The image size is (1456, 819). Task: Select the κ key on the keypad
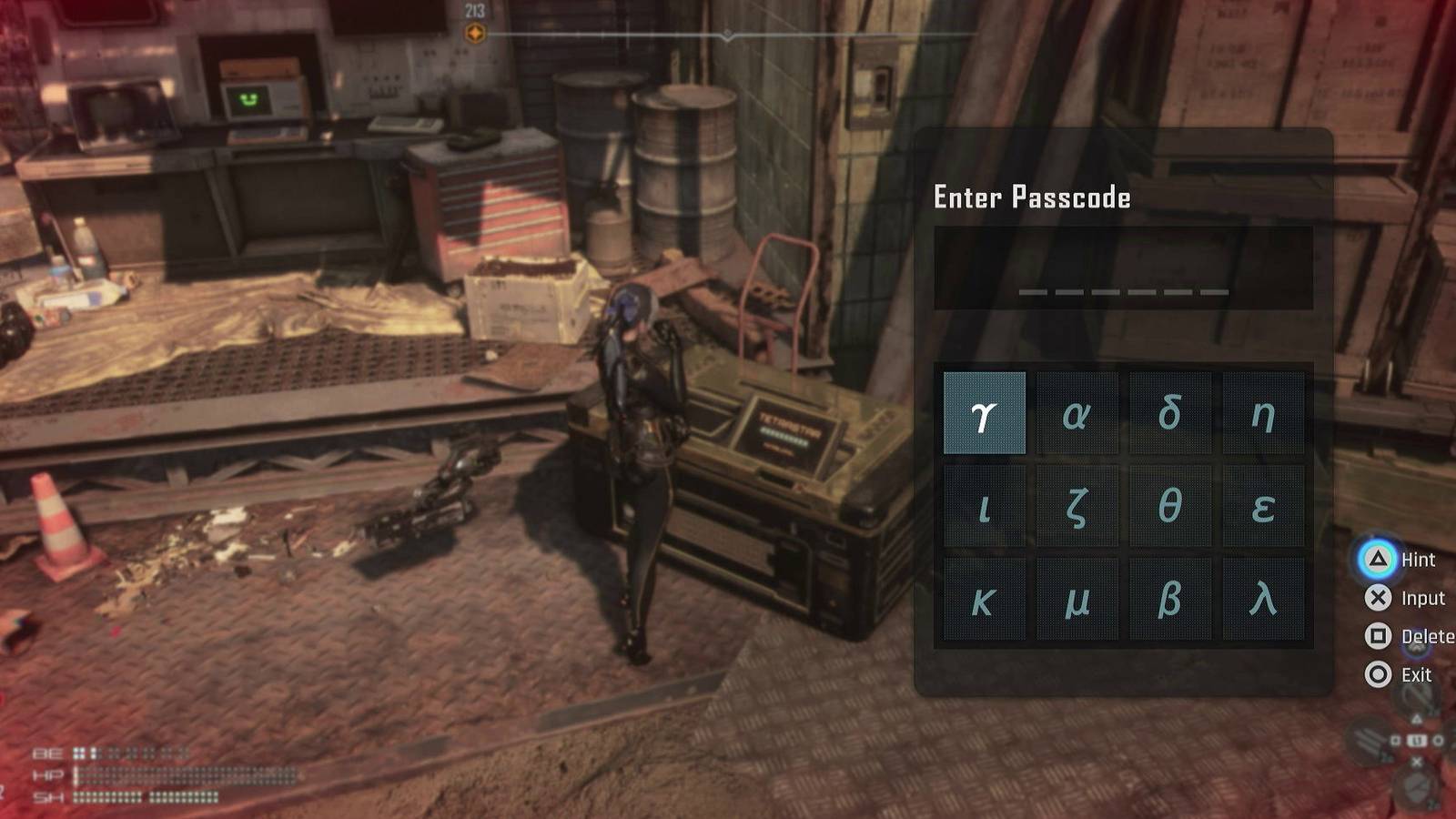pos(985,599)
